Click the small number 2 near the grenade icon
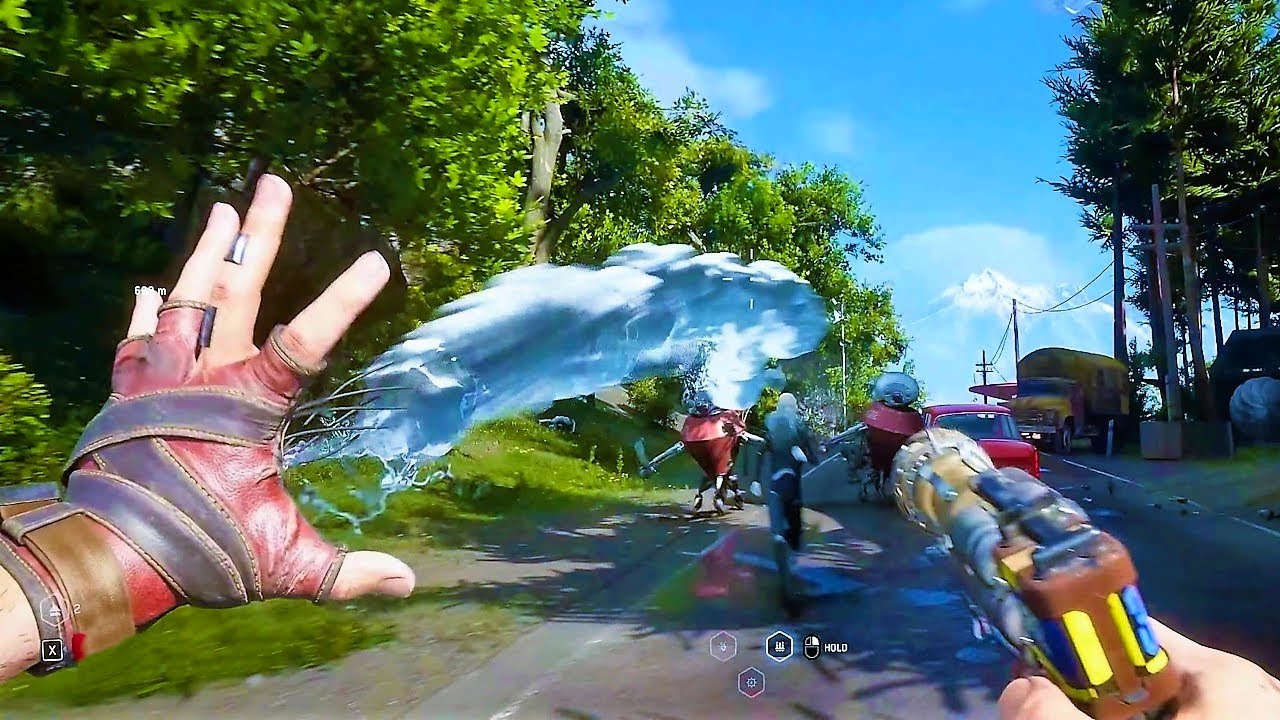1280x720 pixels. tap(77, 607)
